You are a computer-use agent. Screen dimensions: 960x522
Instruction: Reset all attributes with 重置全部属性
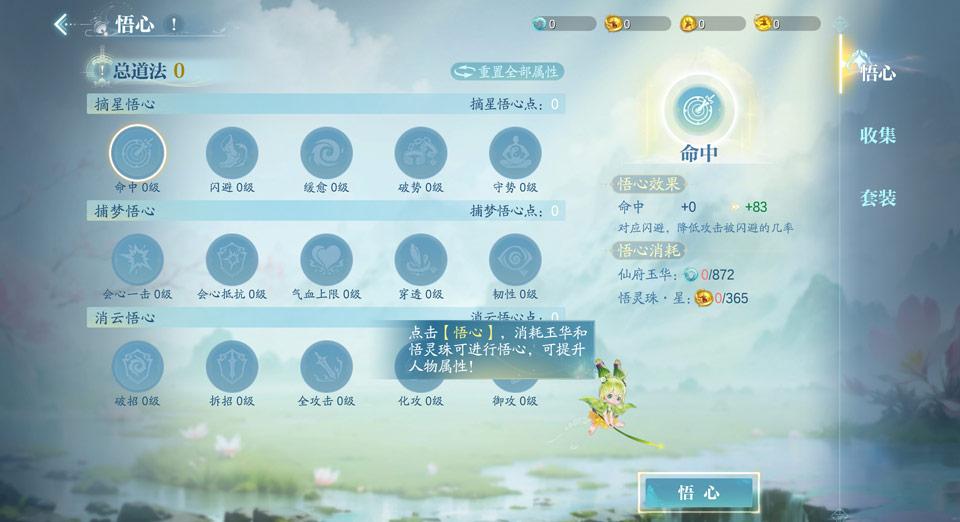(508, 71)
